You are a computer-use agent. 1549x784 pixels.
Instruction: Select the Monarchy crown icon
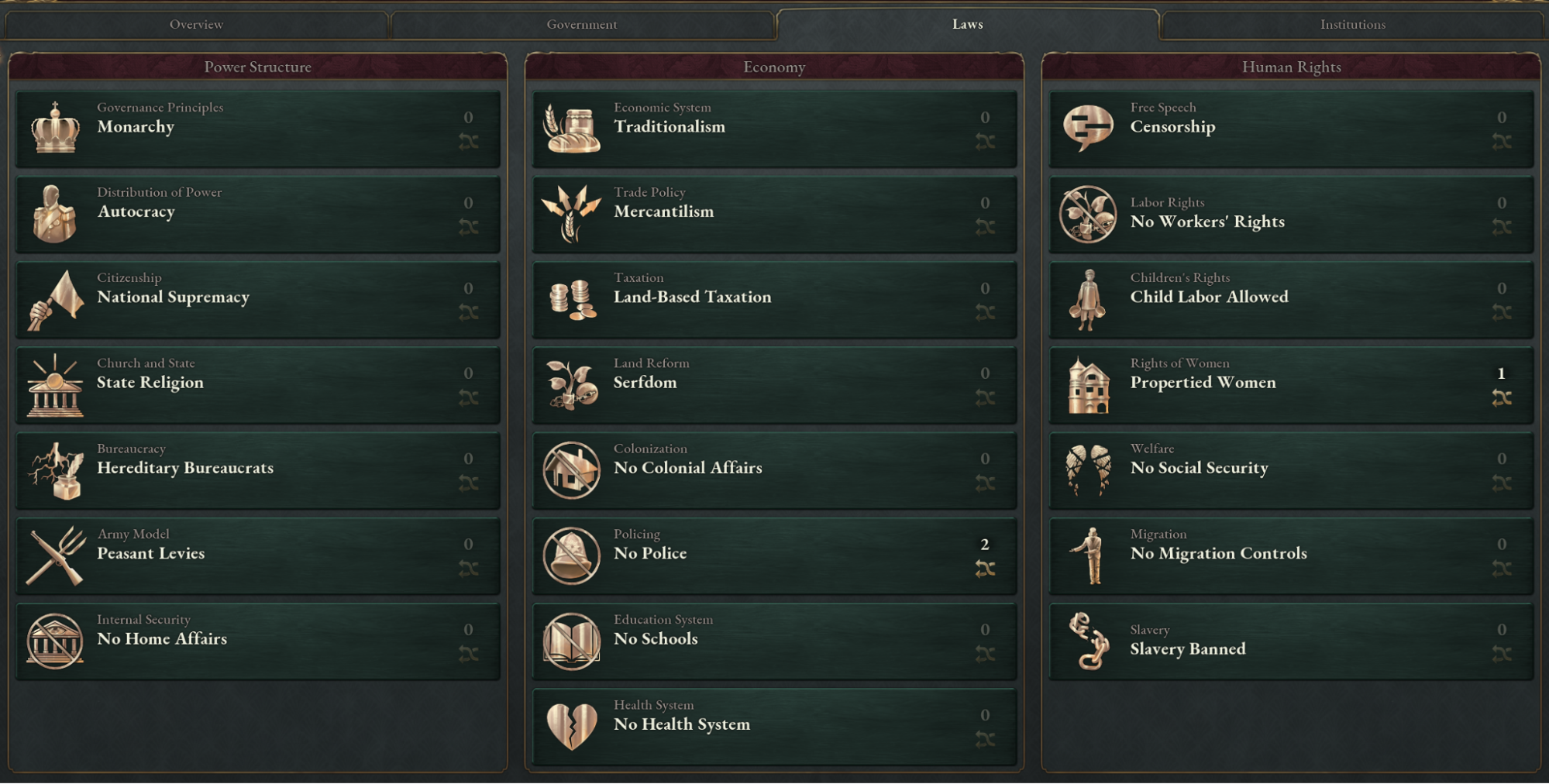[56, 128]
